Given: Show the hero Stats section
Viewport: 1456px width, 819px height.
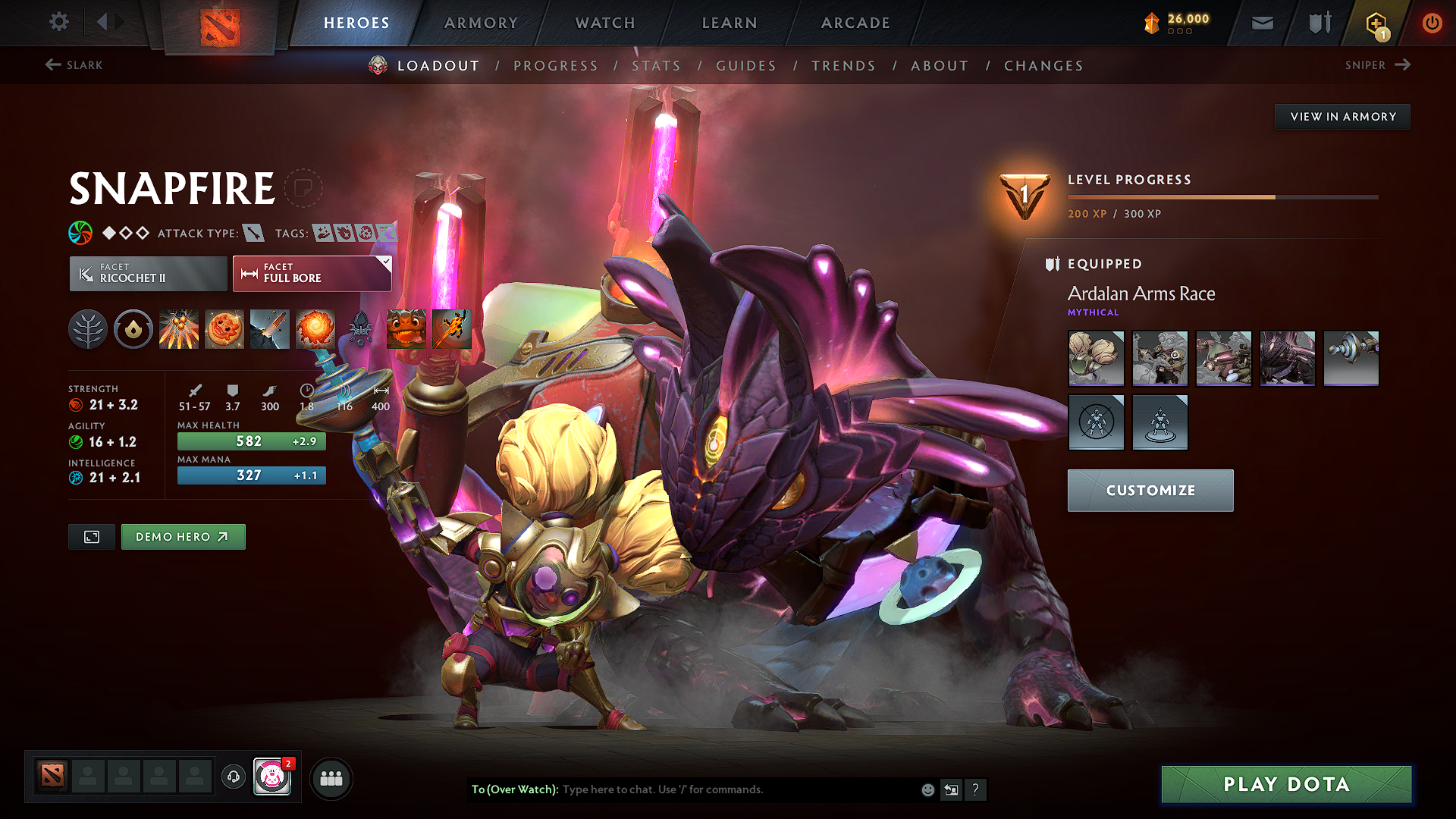Looking at the screenshot, I should click(656, 66).
